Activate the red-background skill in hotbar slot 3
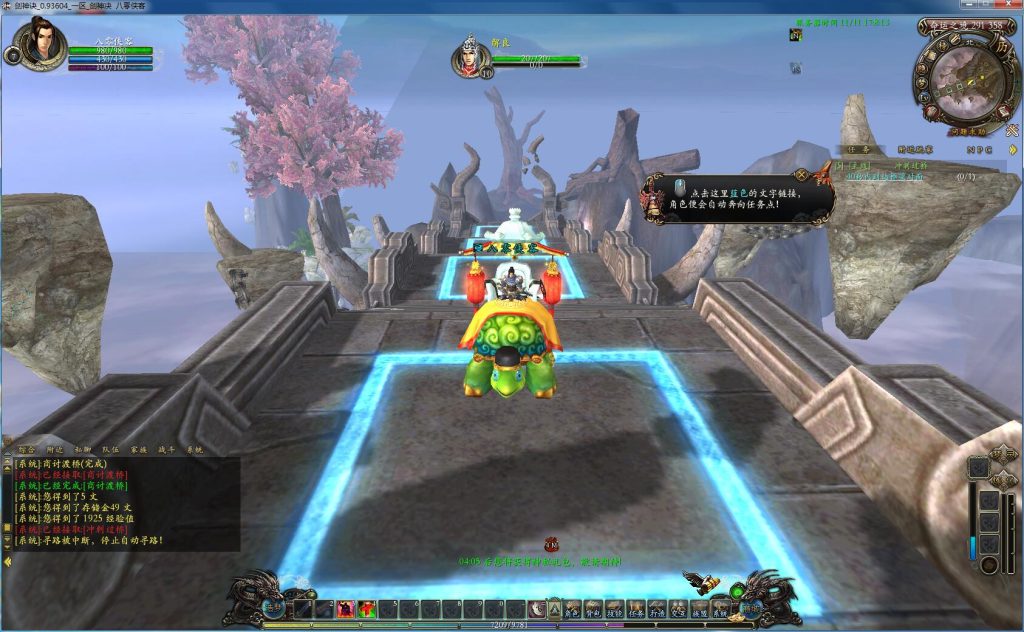This screenshot has height=632, width=1024. click(x=345, y=609)
